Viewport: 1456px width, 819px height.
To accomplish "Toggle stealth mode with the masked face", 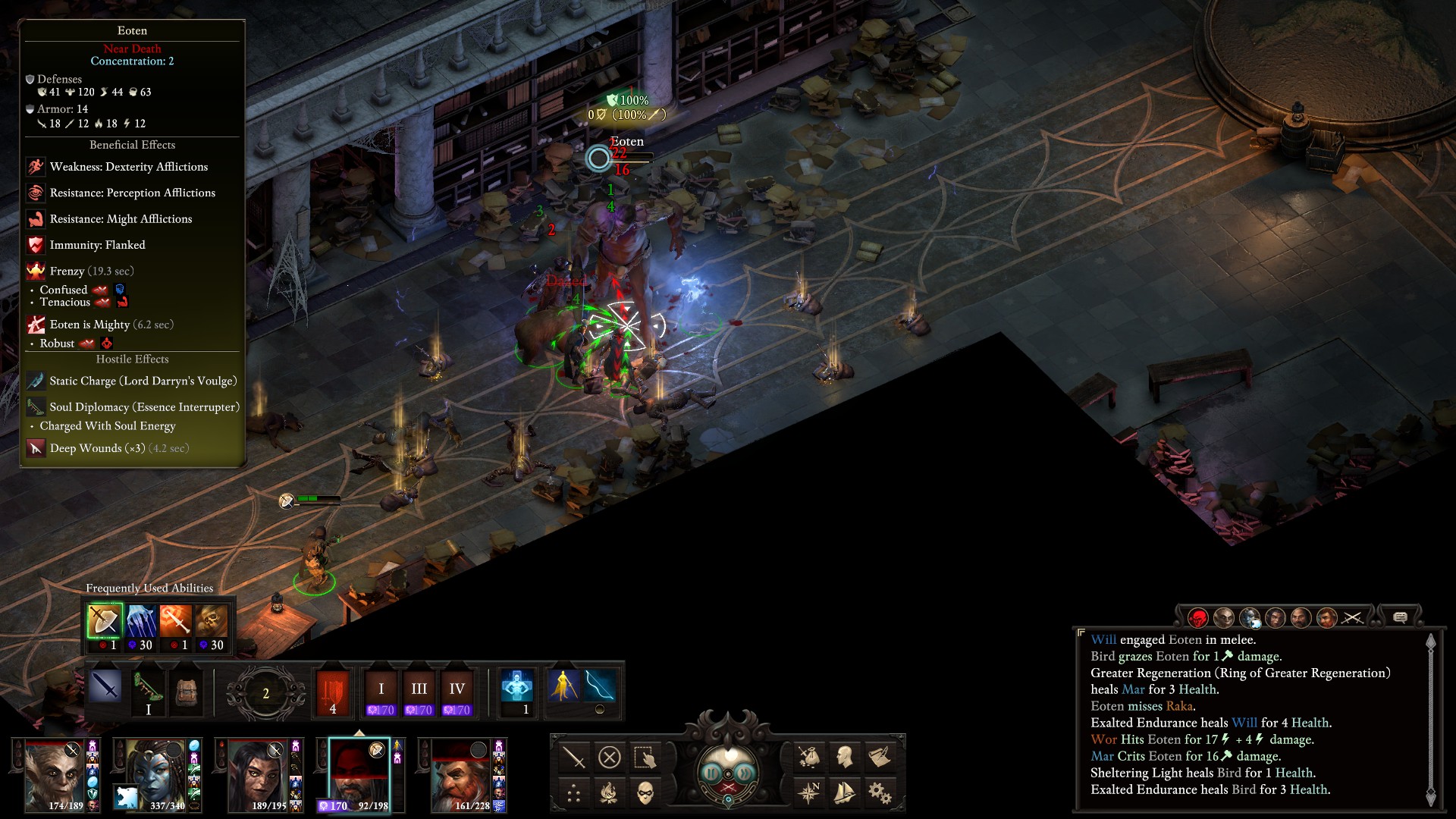I will (x=645, y=793).
